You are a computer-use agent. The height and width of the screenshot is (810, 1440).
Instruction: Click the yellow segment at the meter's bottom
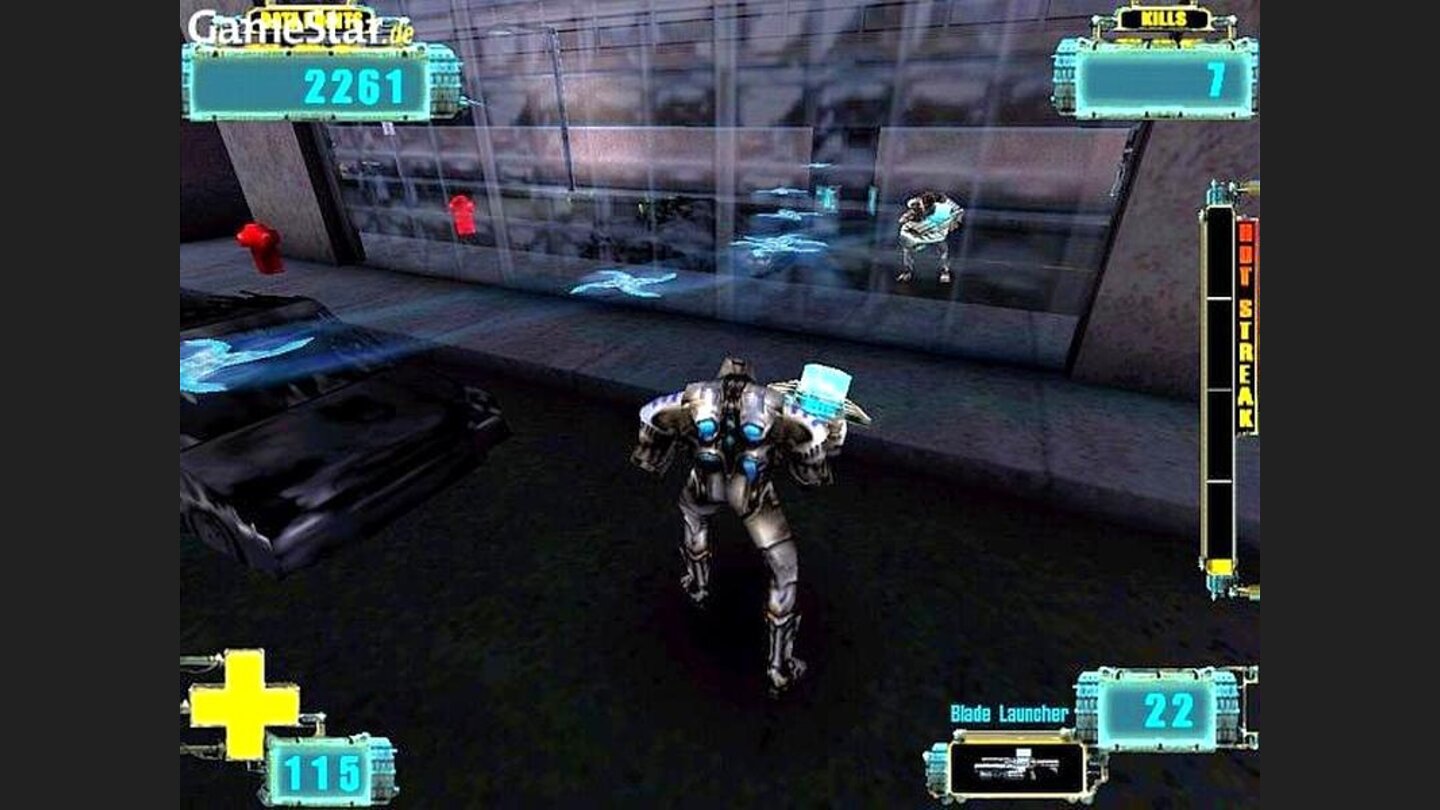pos(1218,565)
